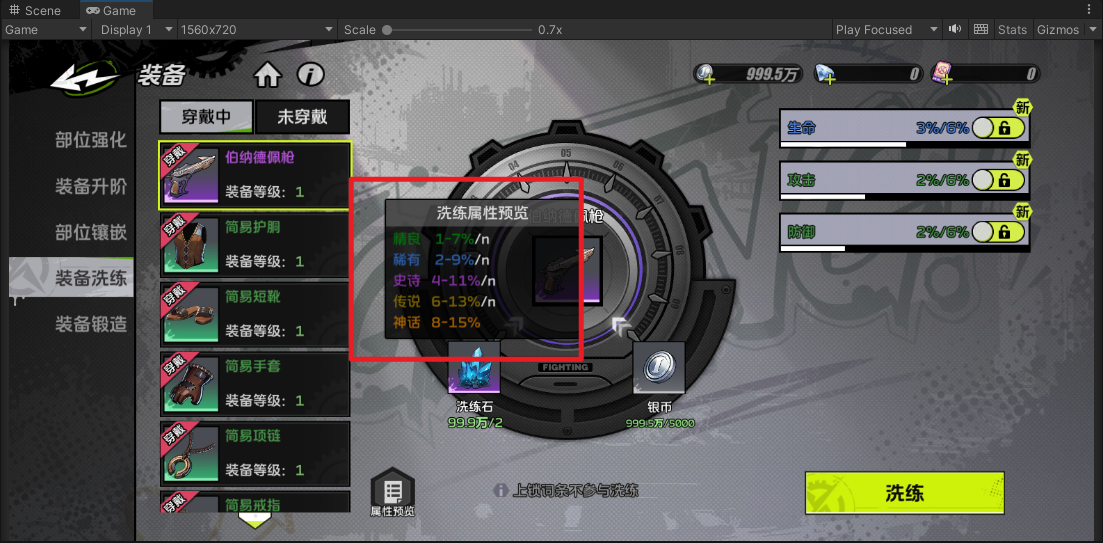
Task: Switch to the 未穿戴 tab
Action: click(x=303, y=117)
